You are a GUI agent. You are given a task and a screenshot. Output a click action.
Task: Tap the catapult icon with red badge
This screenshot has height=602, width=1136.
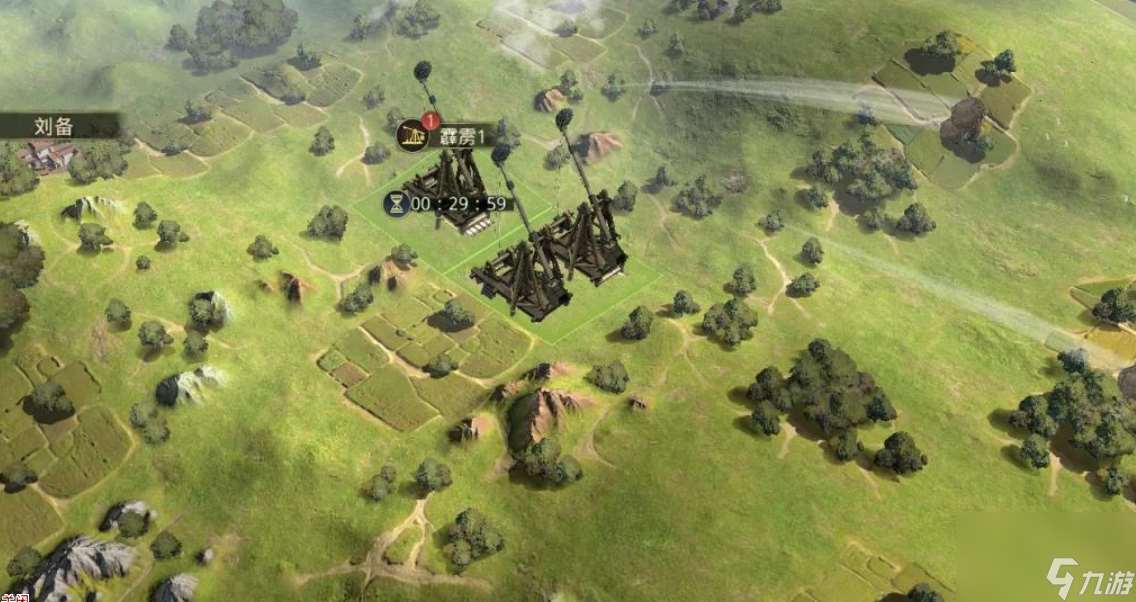point(412,135)
